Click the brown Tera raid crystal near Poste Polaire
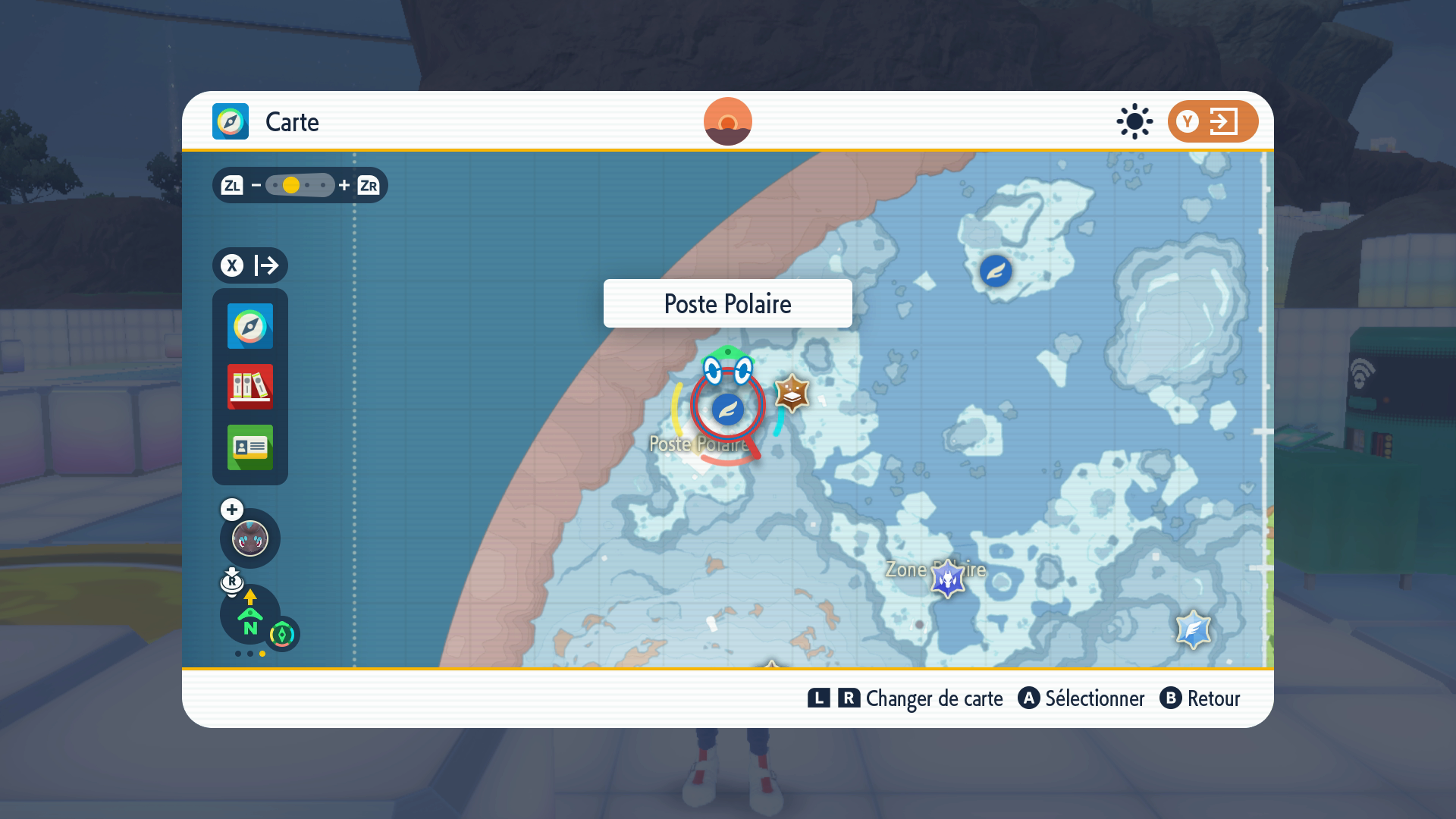Image resolution: width=1456 pixels, height=819 pixels. (x=792, y=393)
